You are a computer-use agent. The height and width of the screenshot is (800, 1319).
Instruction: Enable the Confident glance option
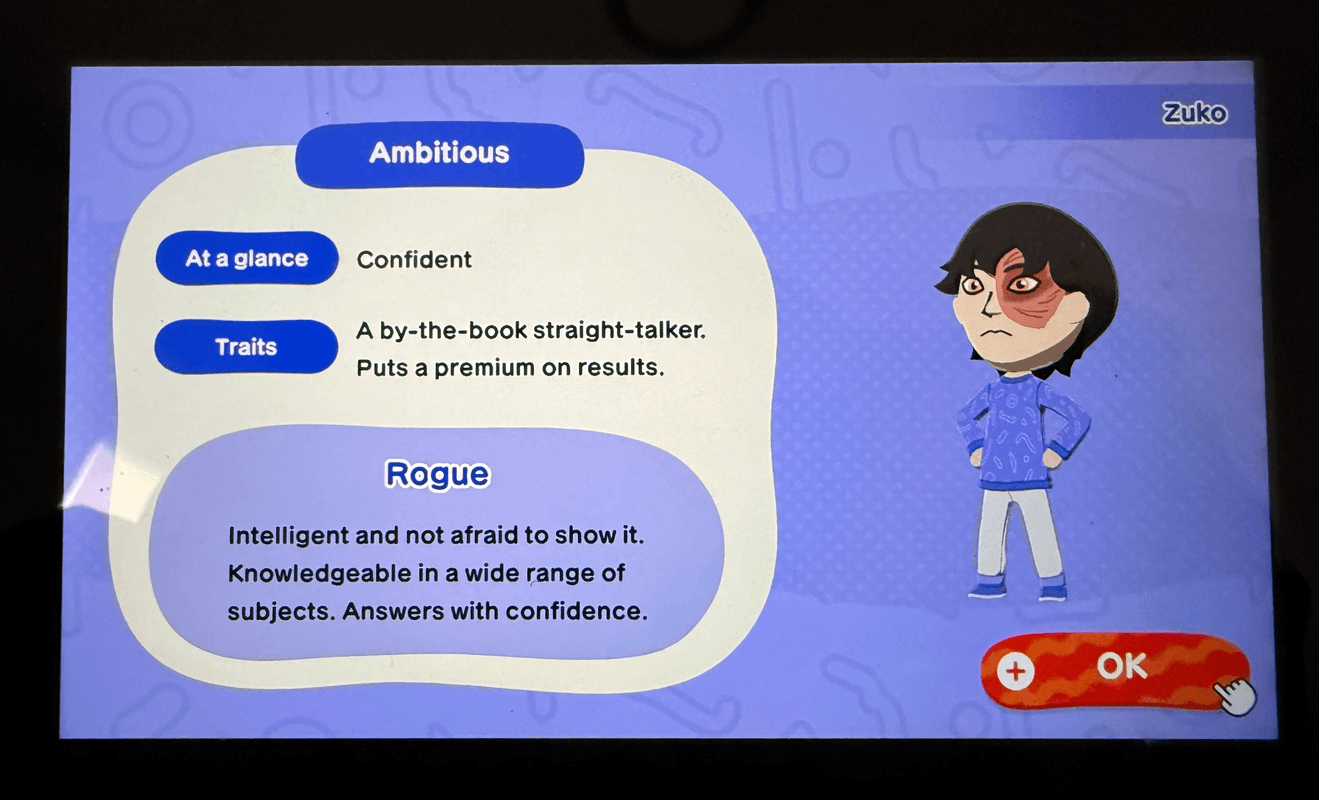point(414,259)
